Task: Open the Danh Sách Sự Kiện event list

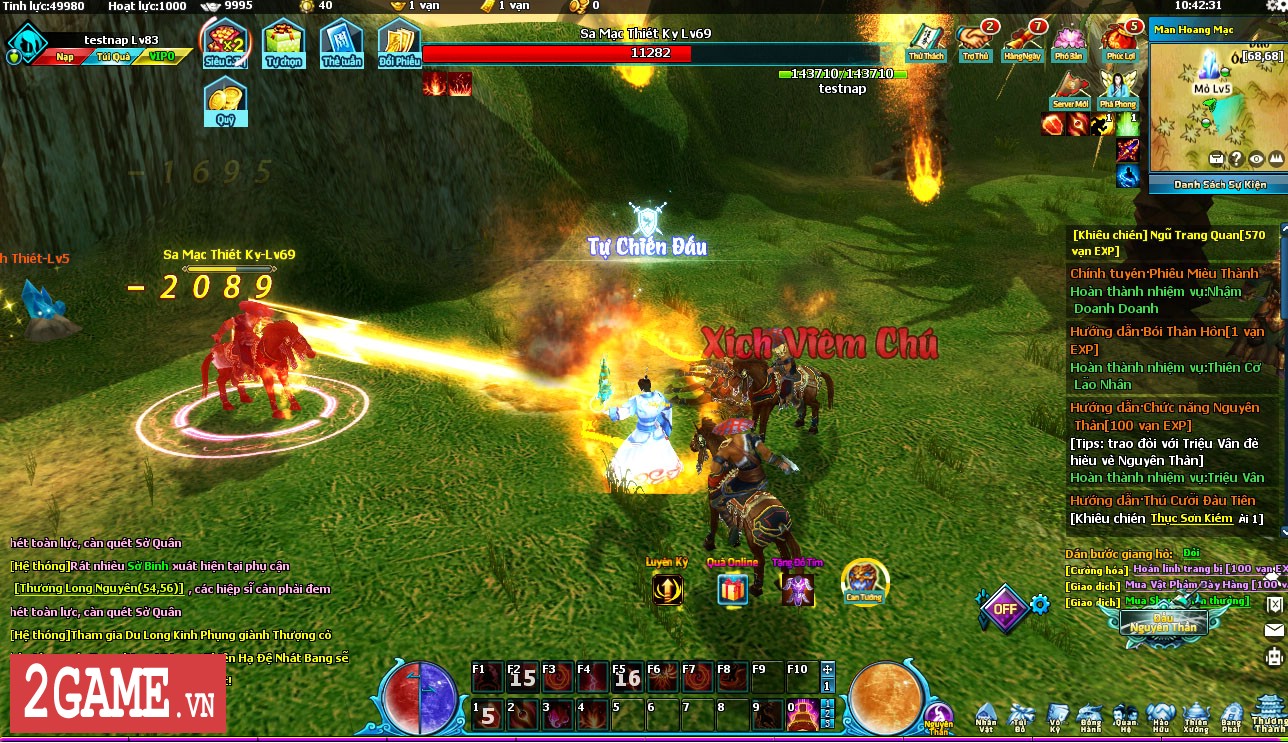Action: pos(1219,185)
